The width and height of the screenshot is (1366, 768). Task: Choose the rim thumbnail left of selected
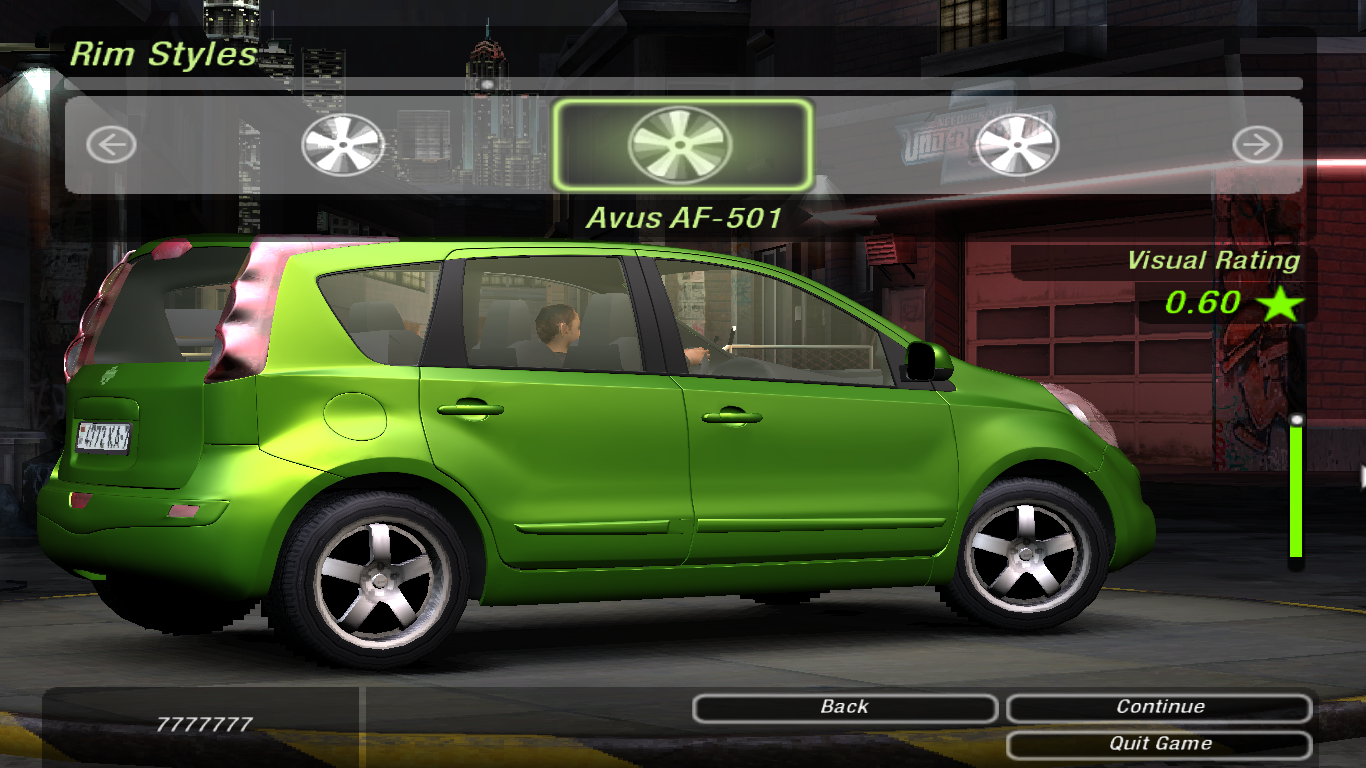(343, 146)
